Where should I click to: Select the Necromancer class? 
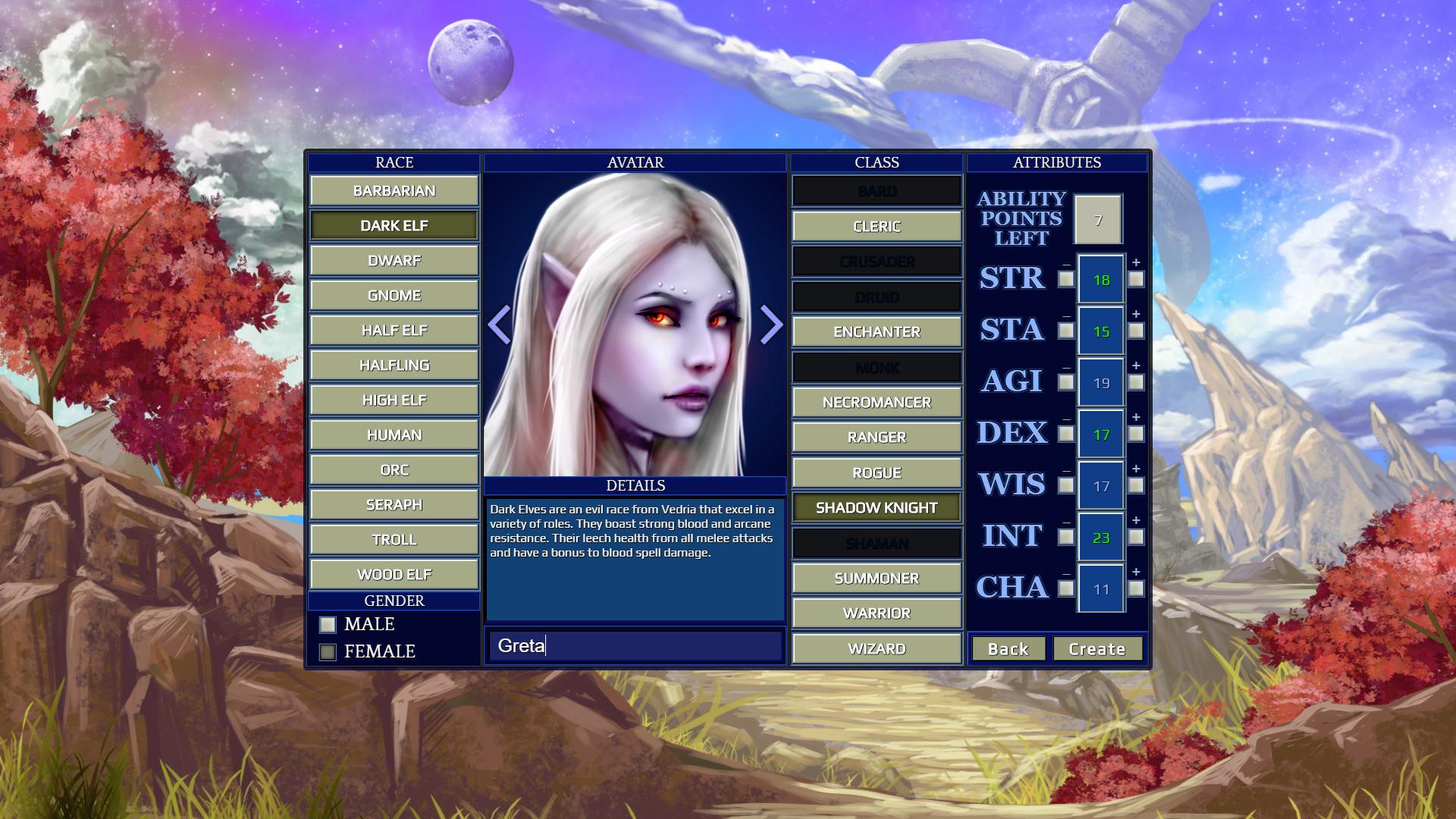877,403
